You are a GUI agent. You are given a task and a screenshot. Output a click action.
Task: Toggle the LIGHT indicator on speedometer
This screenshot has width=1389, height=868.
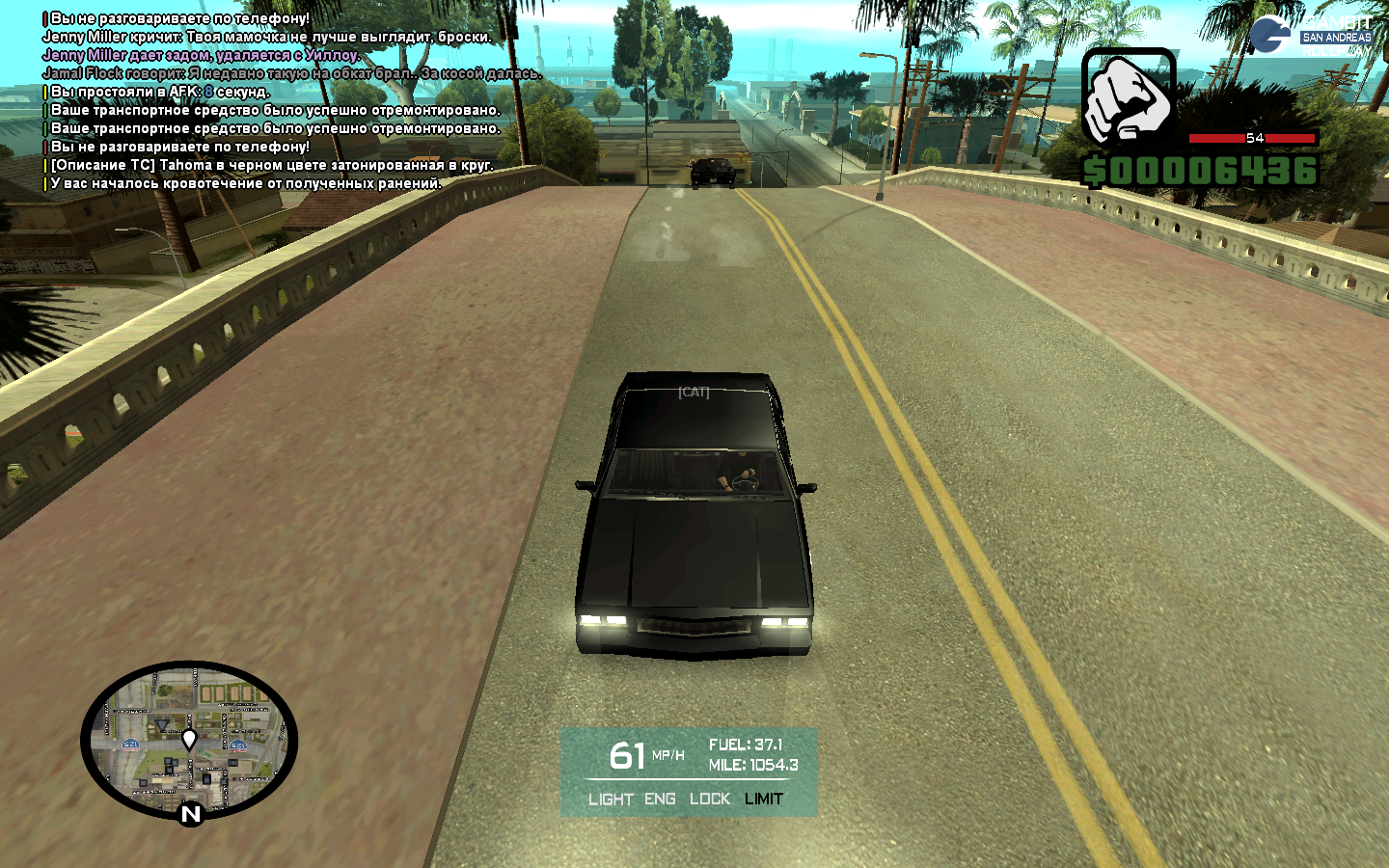tap(611, 800)
